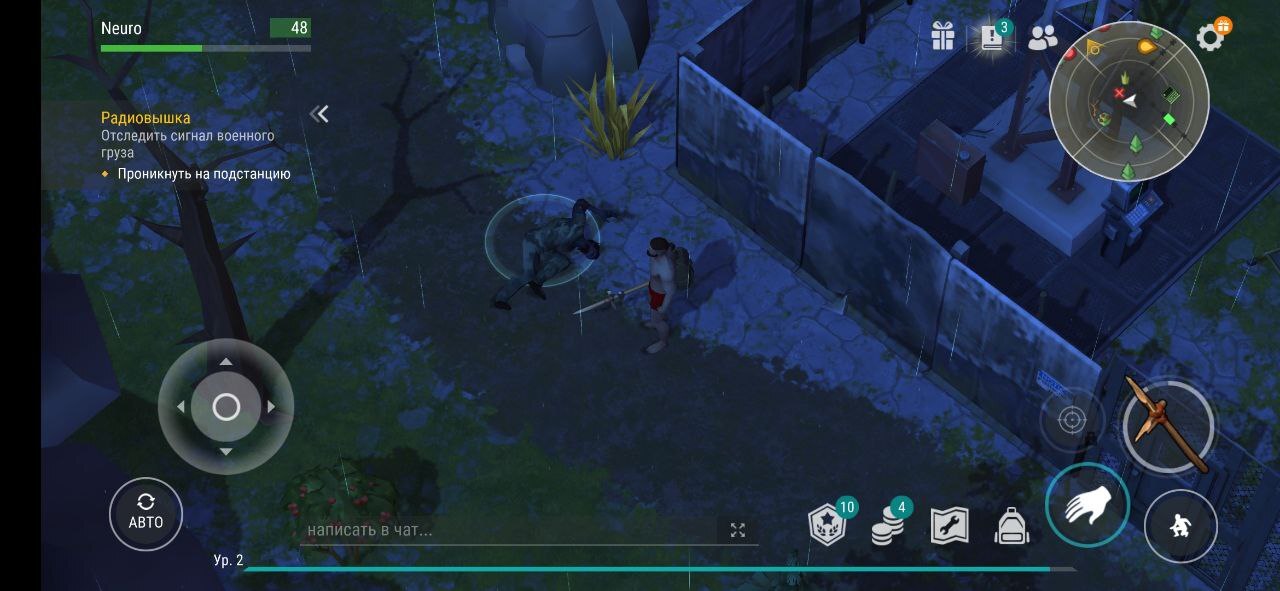Open the circular minimap
Viewport: 1280px width, 591px height.
(x=1129, y=101)
